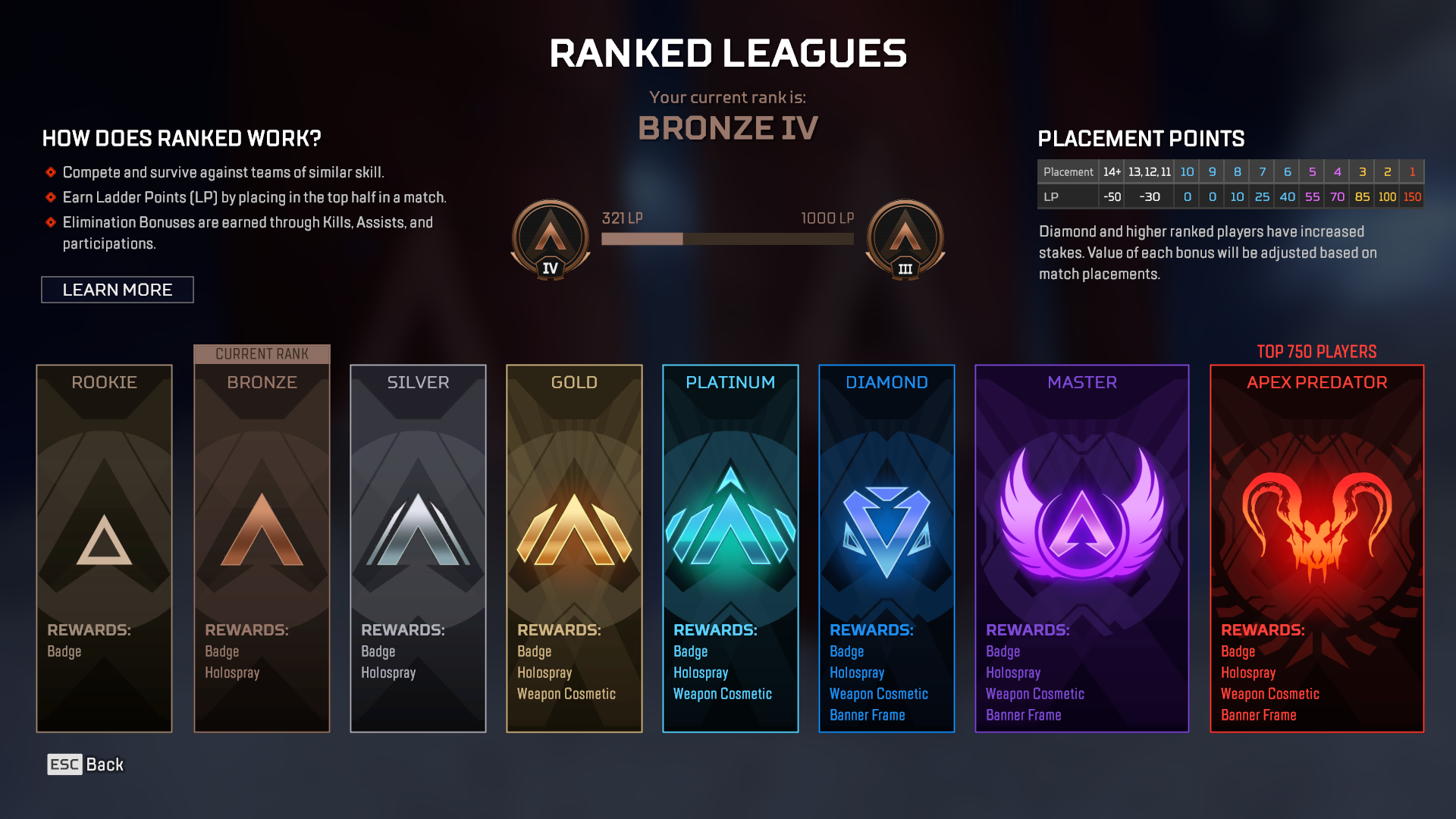
Task: Select the Bronze IV rank emblem
Action: tap(550, 237)
